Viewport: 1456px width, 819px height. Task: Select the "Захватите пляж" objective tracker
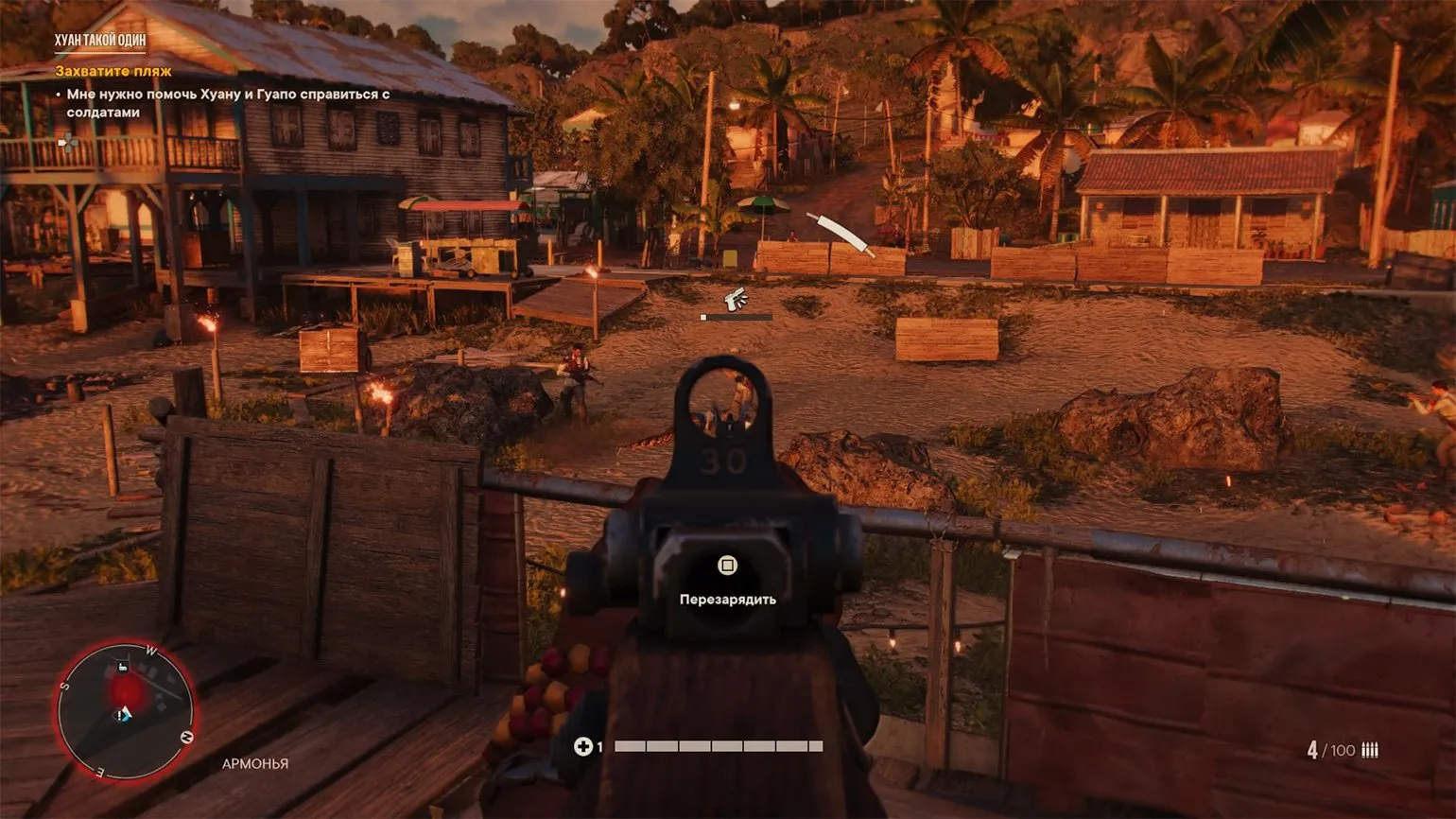[x=113, y=71]
